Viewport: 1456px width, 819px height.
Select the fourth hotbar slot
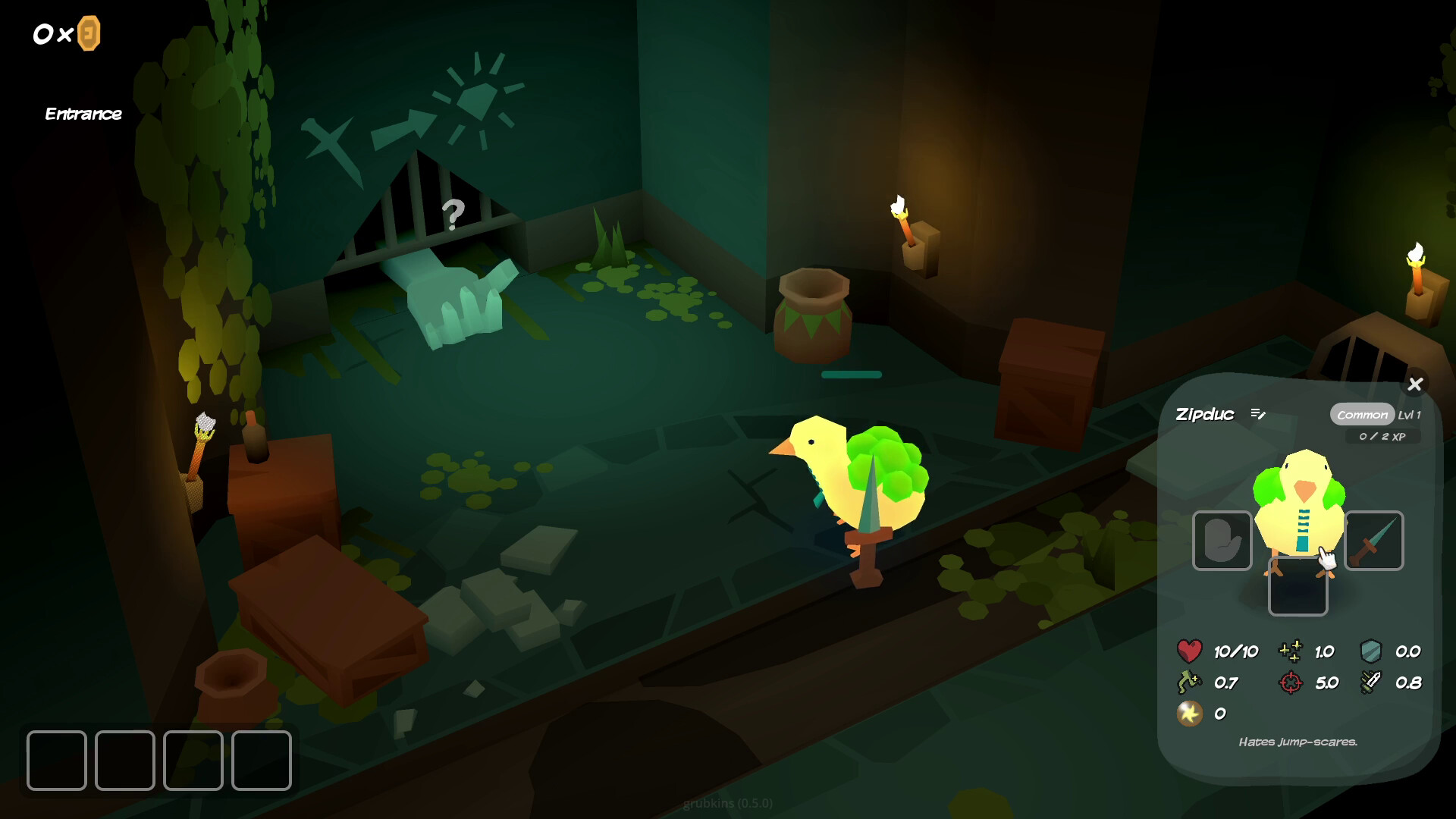tap(262, 761)
